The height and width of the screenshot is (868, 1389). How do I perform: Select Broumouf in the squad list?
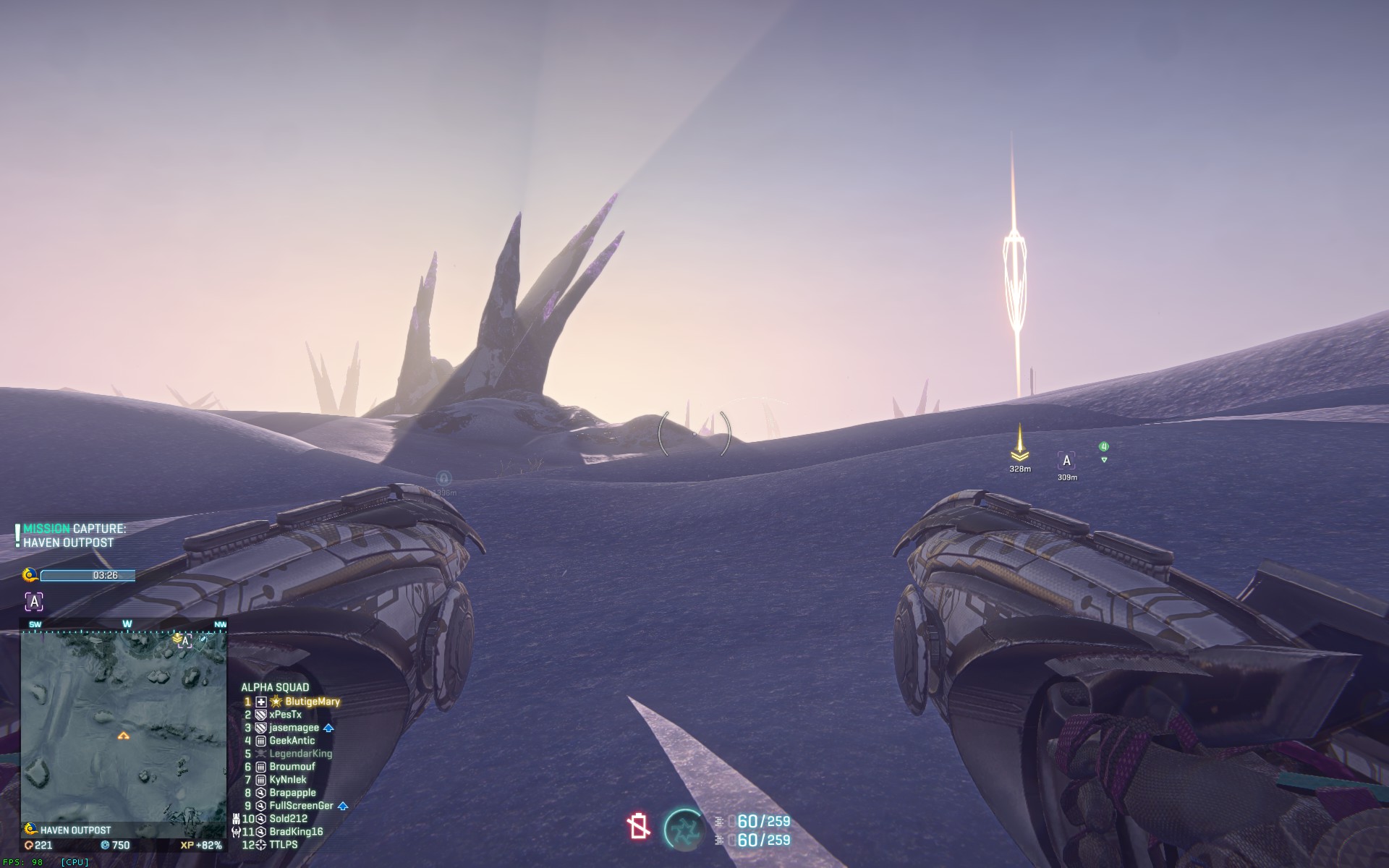292,767
